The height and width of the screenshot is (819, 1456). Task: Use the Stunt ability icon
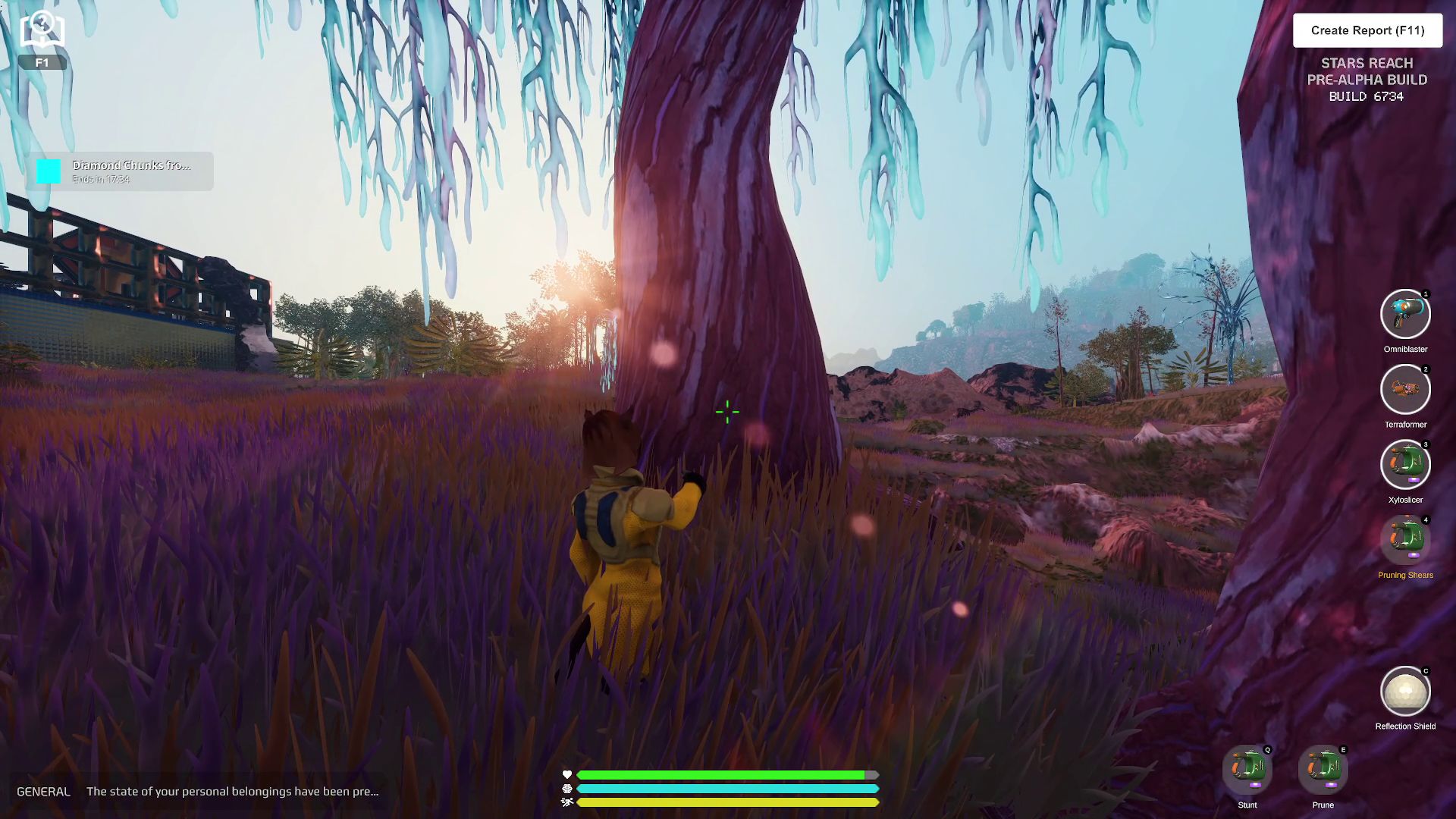[x=1247, y=770]
